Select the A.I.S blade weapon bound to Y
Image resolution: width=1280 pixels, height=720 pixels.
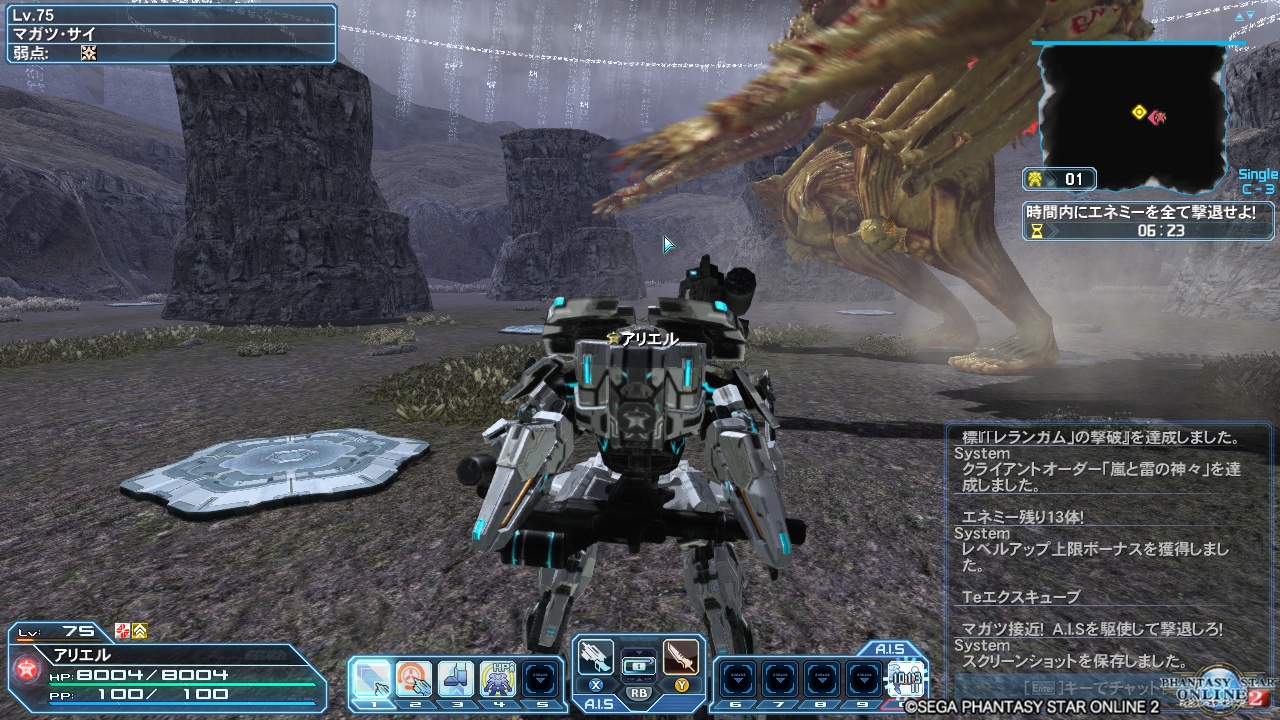point(681,658)
